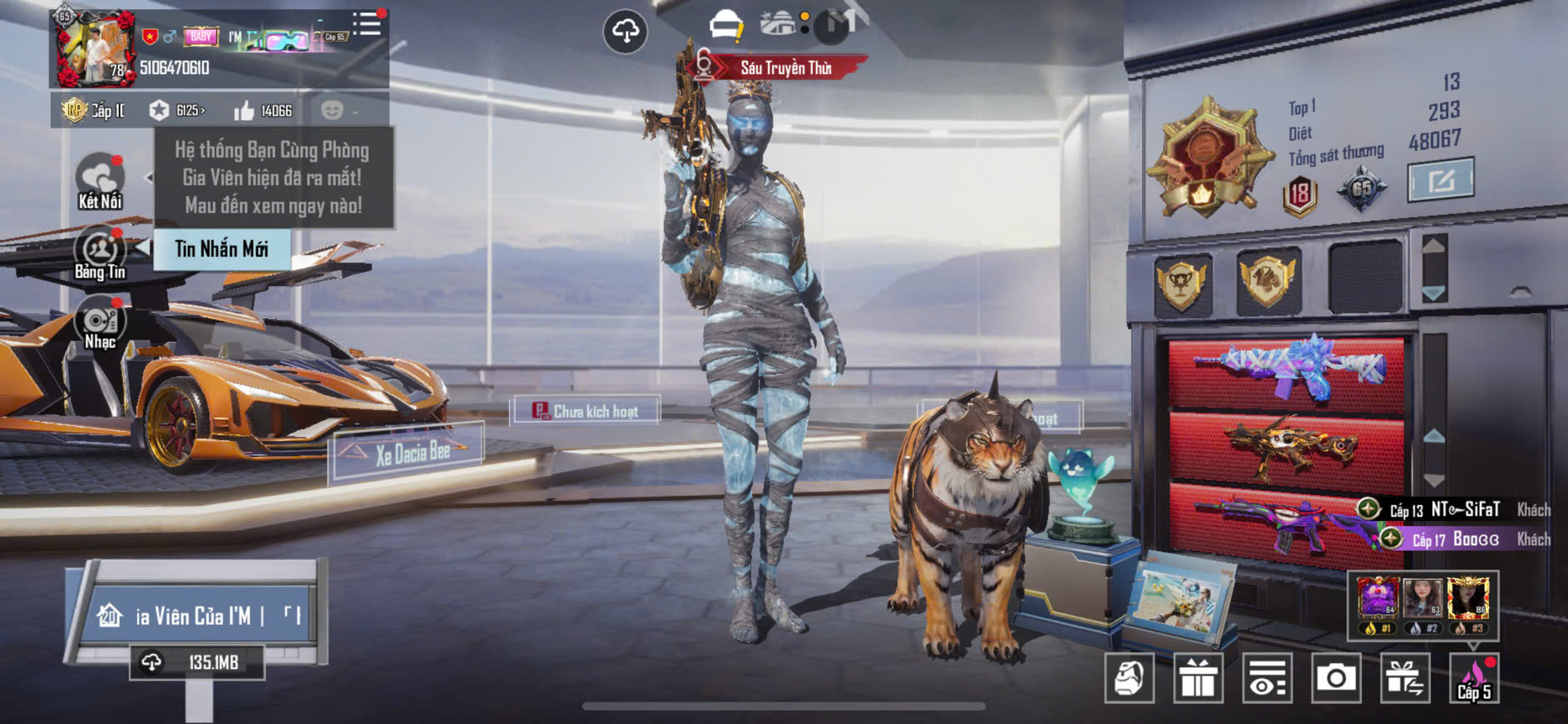Open the camera screenshot button
Screen dimensions: 1568x724
click(1335, 678)
